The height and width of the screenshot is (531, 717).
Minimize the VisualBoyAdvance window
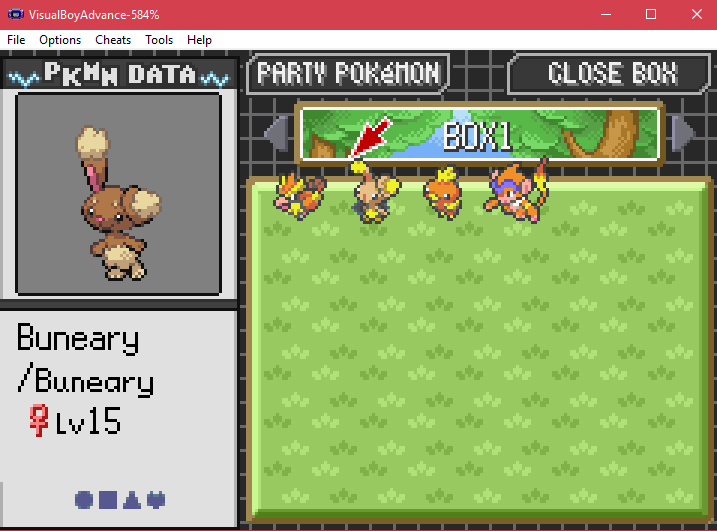click(605, 14)
